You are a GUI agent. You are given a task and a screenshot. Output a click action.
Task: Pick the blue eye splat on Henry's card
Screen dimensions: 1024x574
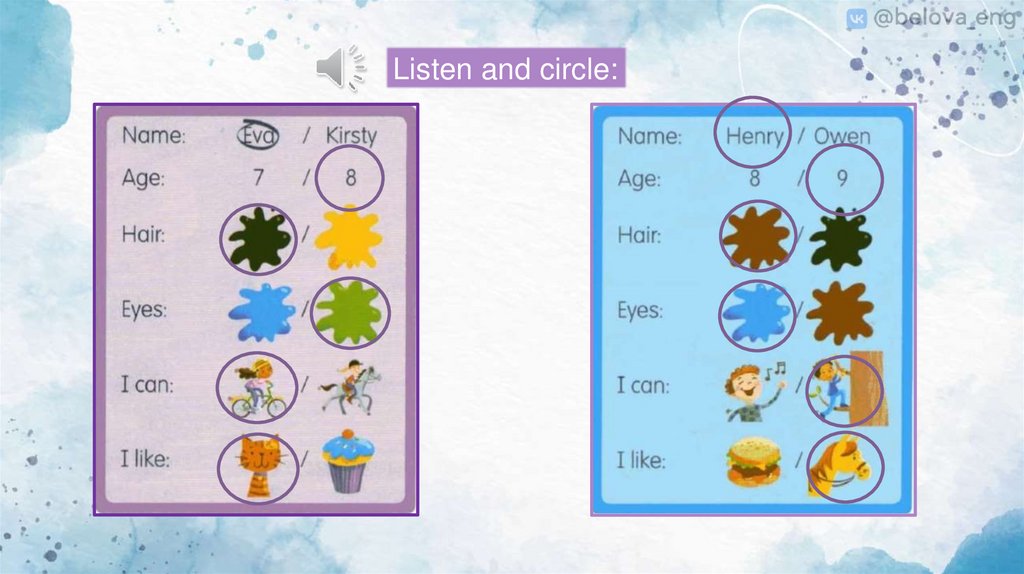(x=757, y=313)
